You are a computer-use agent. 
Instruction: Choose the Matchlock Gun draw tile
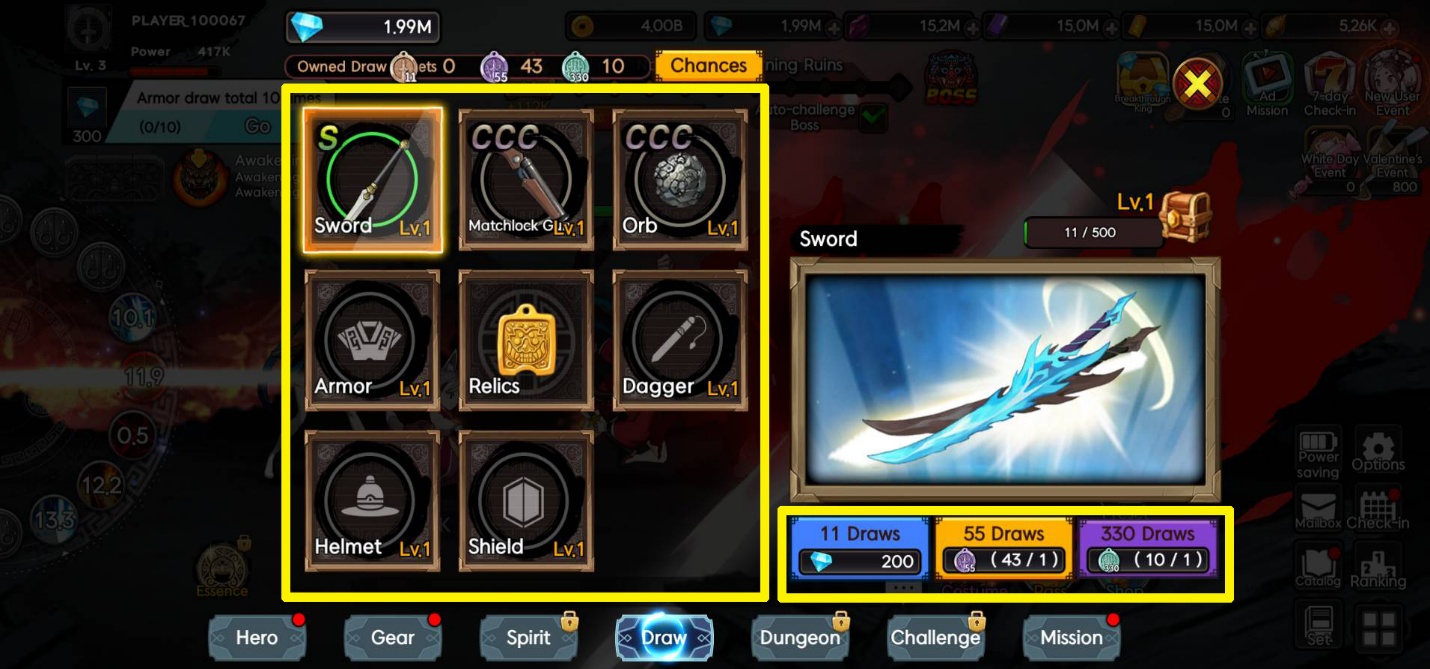tap(526, 180)
